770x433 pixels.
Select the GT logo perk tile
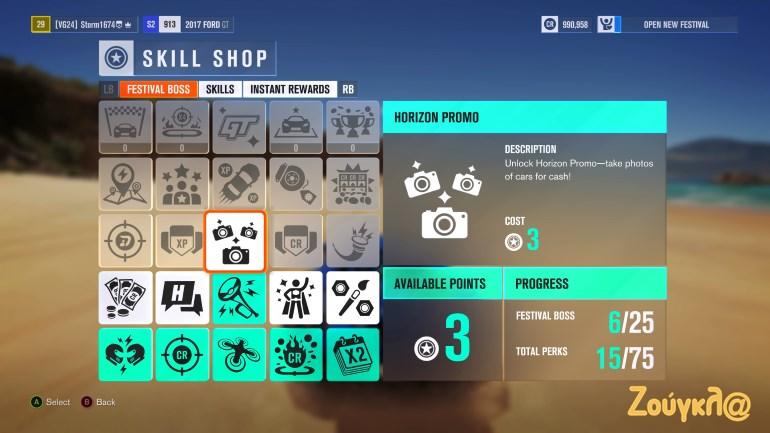(x=239, y=127)
